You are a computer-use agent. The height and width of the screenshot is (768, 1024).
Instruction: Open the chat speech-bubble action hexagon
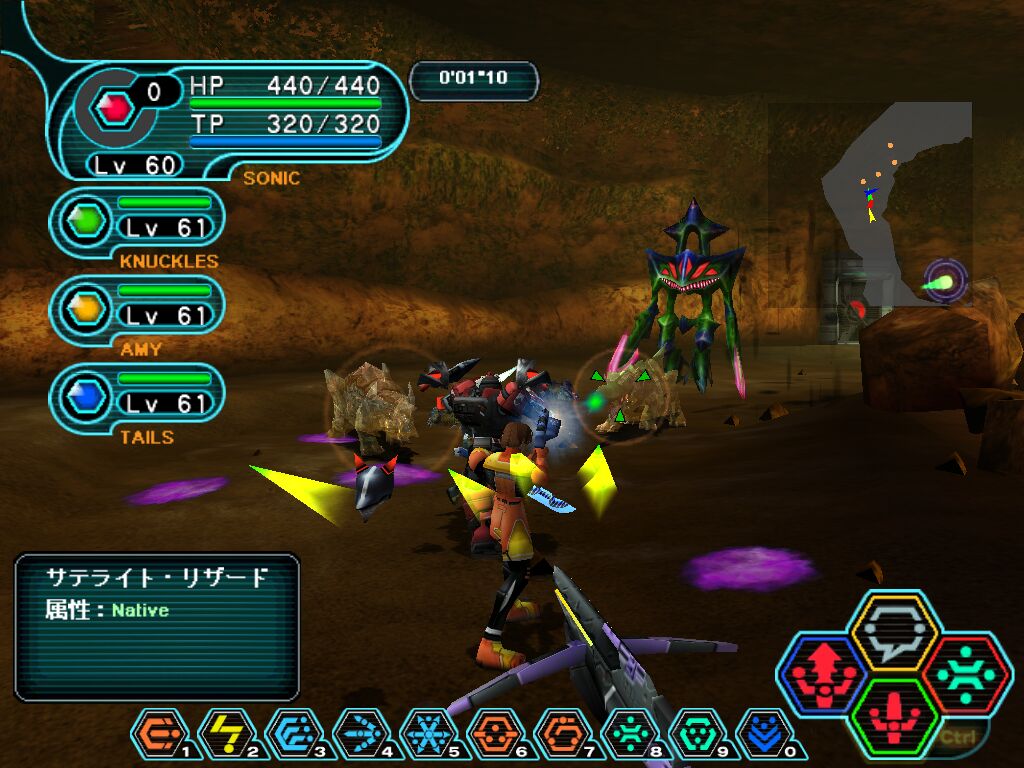[893, 633]
